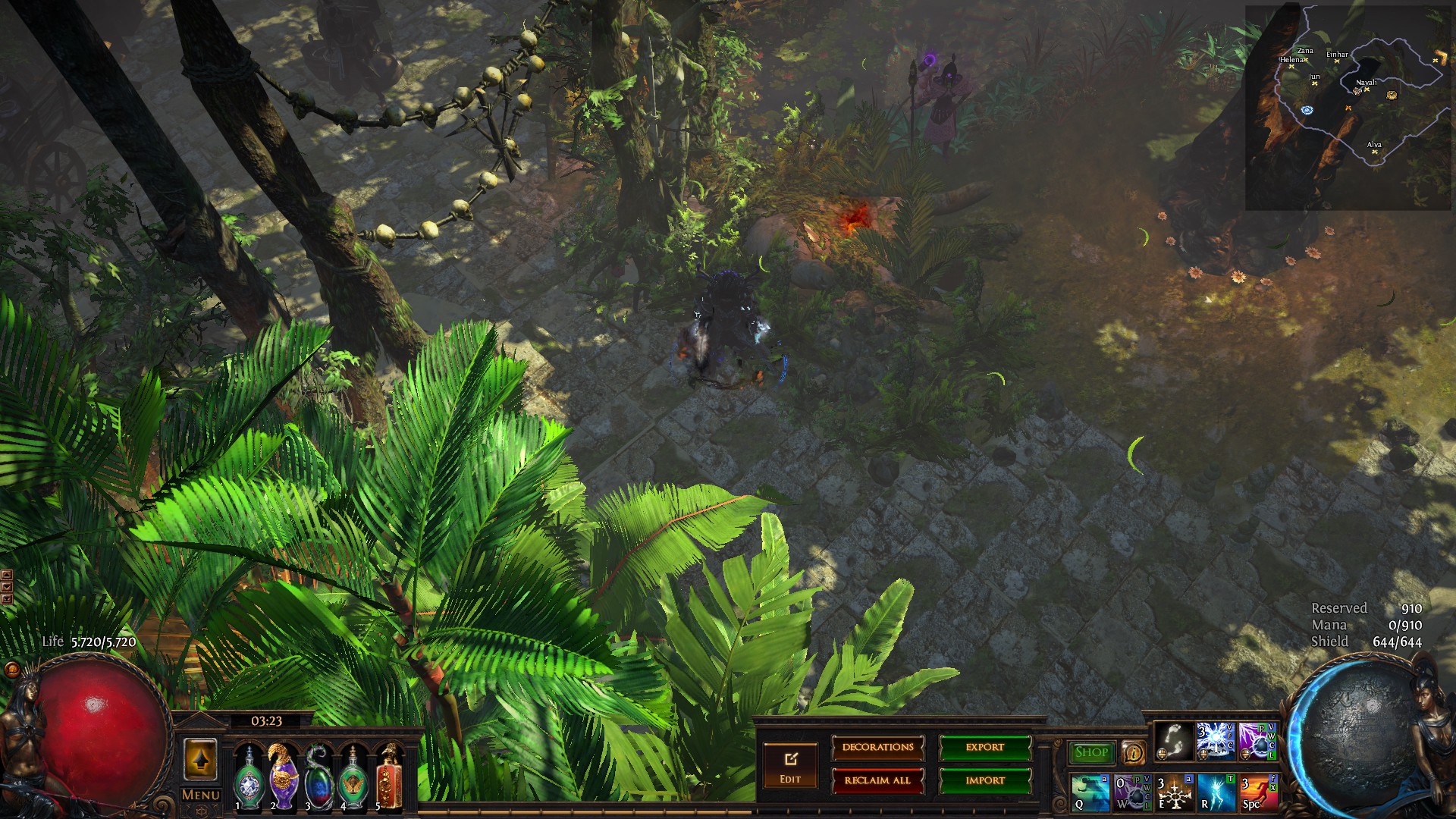The image size is (1456, 819).
Task: Activate the R lightning skill
Action: click(1216, 792)
